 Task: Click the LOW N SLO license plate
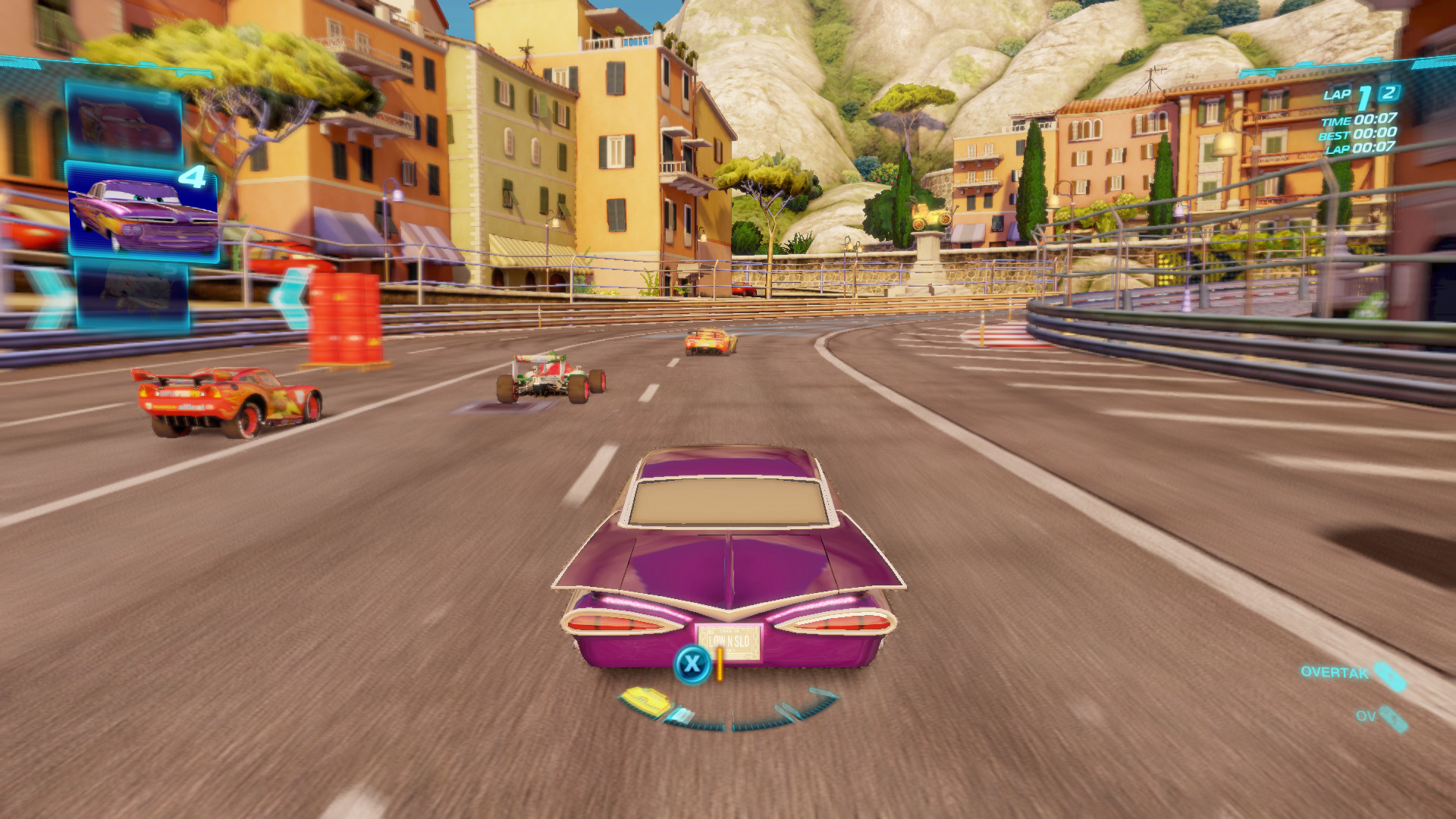(730, 641)
